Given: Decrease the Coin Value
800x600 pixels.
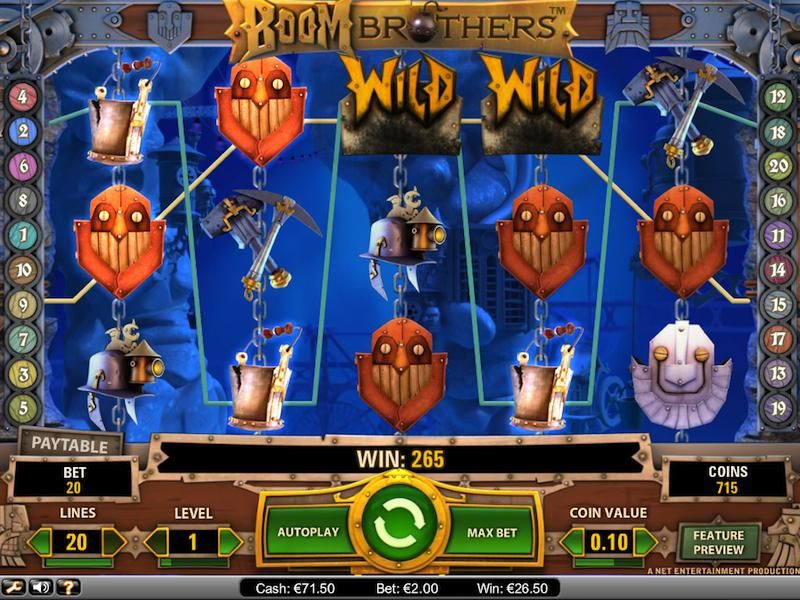Looking at the screenshot, I should point(571,543).
